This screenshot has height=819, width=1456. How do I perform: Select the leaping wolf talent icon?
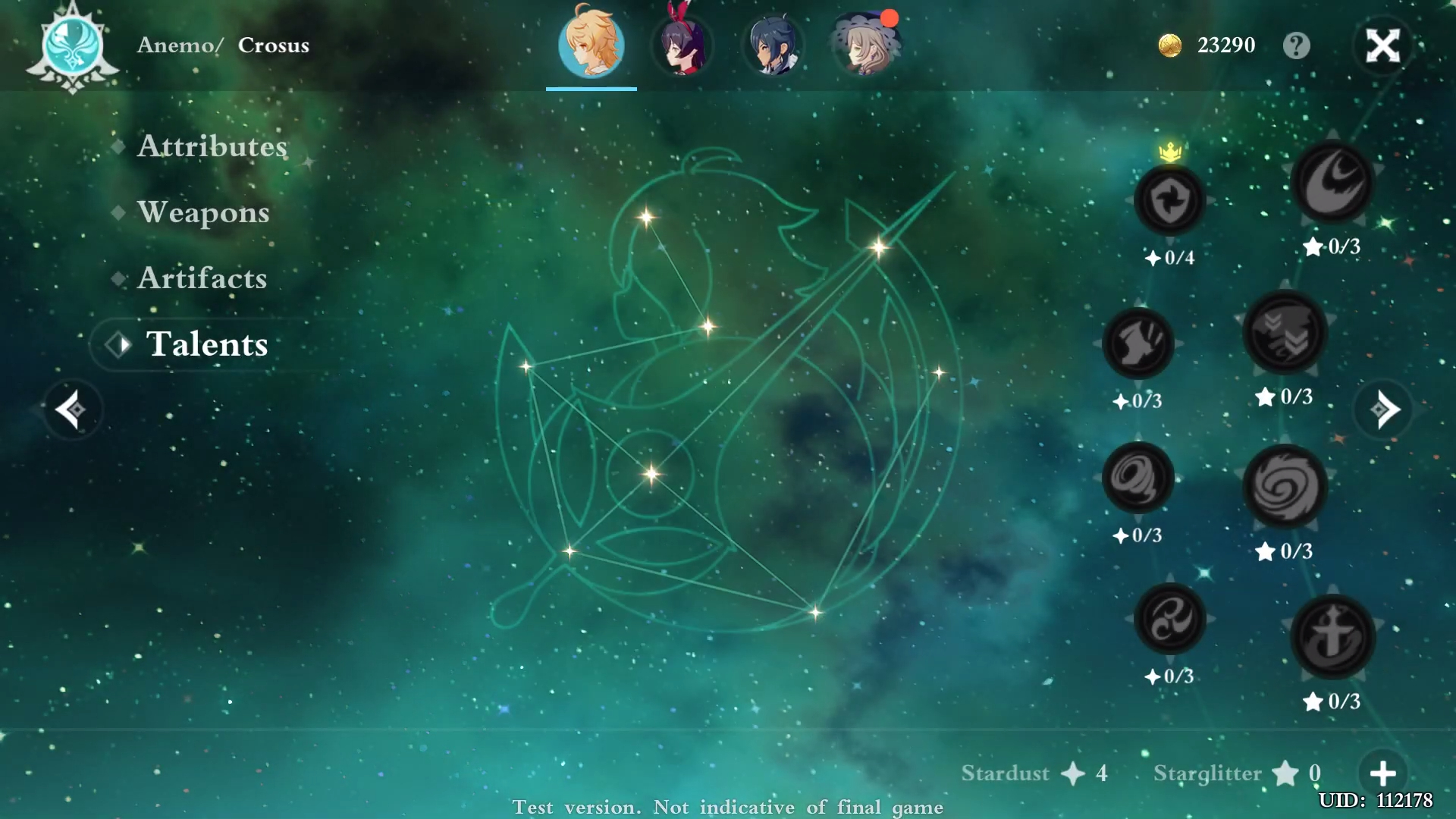pyautogui.click(x=1137, y=344)
